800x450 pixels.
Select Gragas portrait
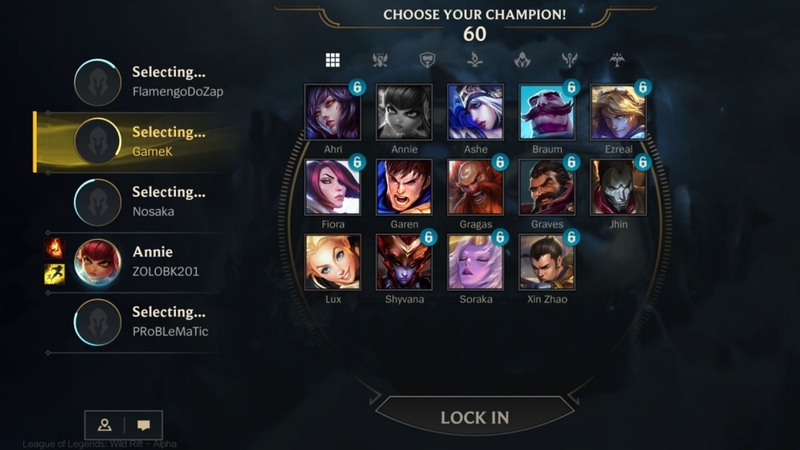point(476,187)
